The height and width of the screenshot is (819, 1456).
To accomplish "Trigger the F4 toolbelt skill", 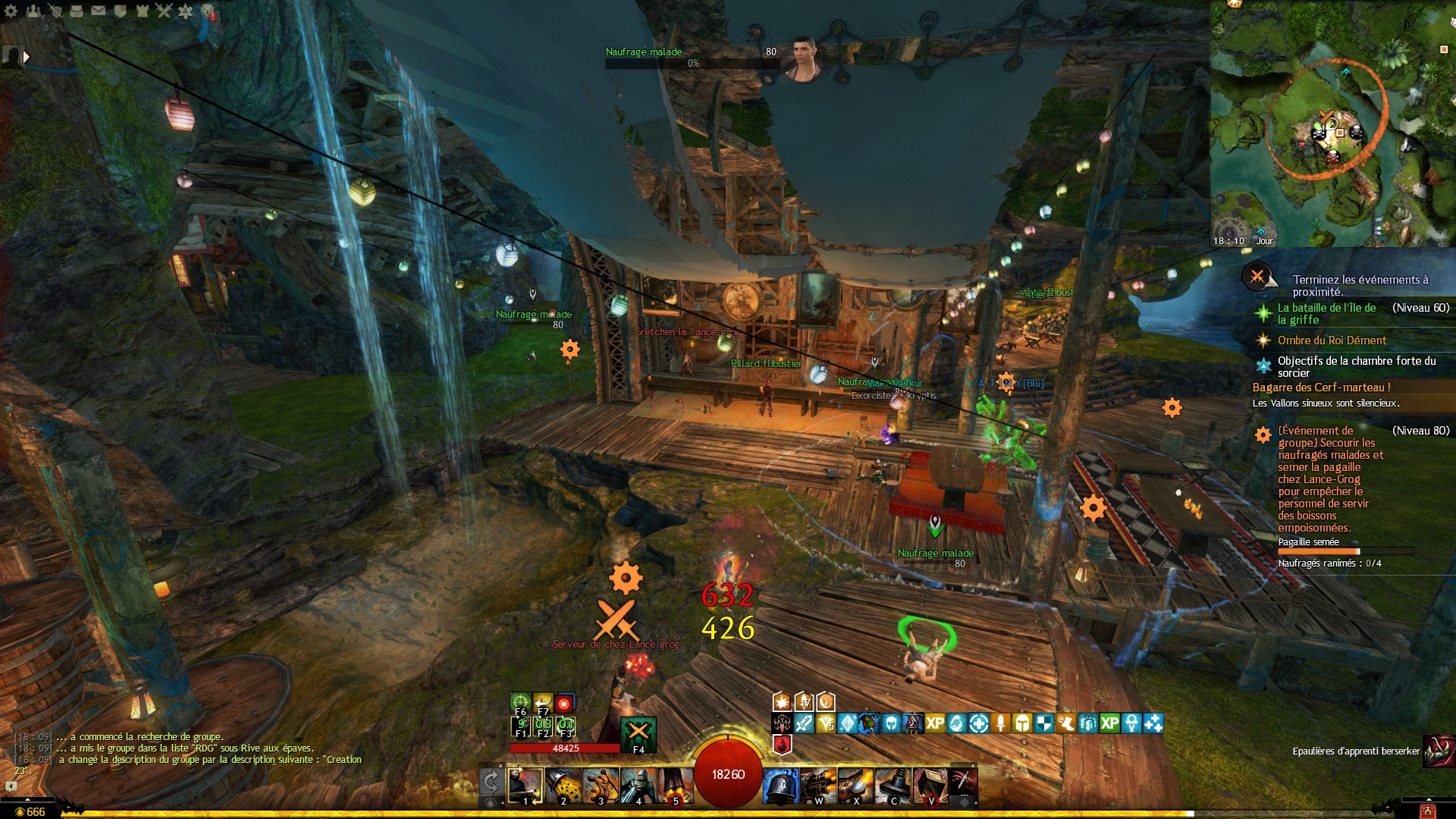I will pos(638,734).
